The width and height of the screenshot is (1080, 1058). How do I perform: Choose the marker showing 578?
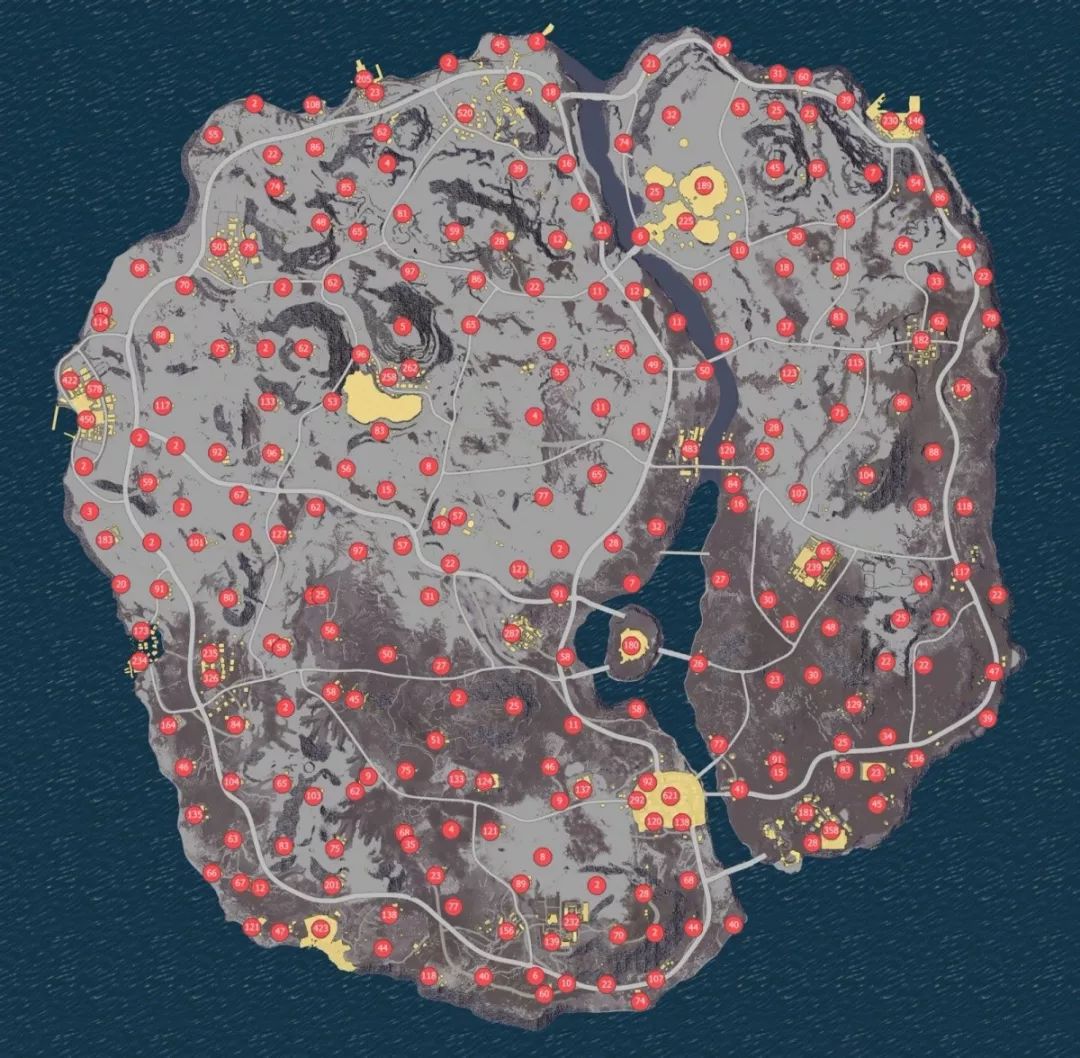[x=95, y=389]
